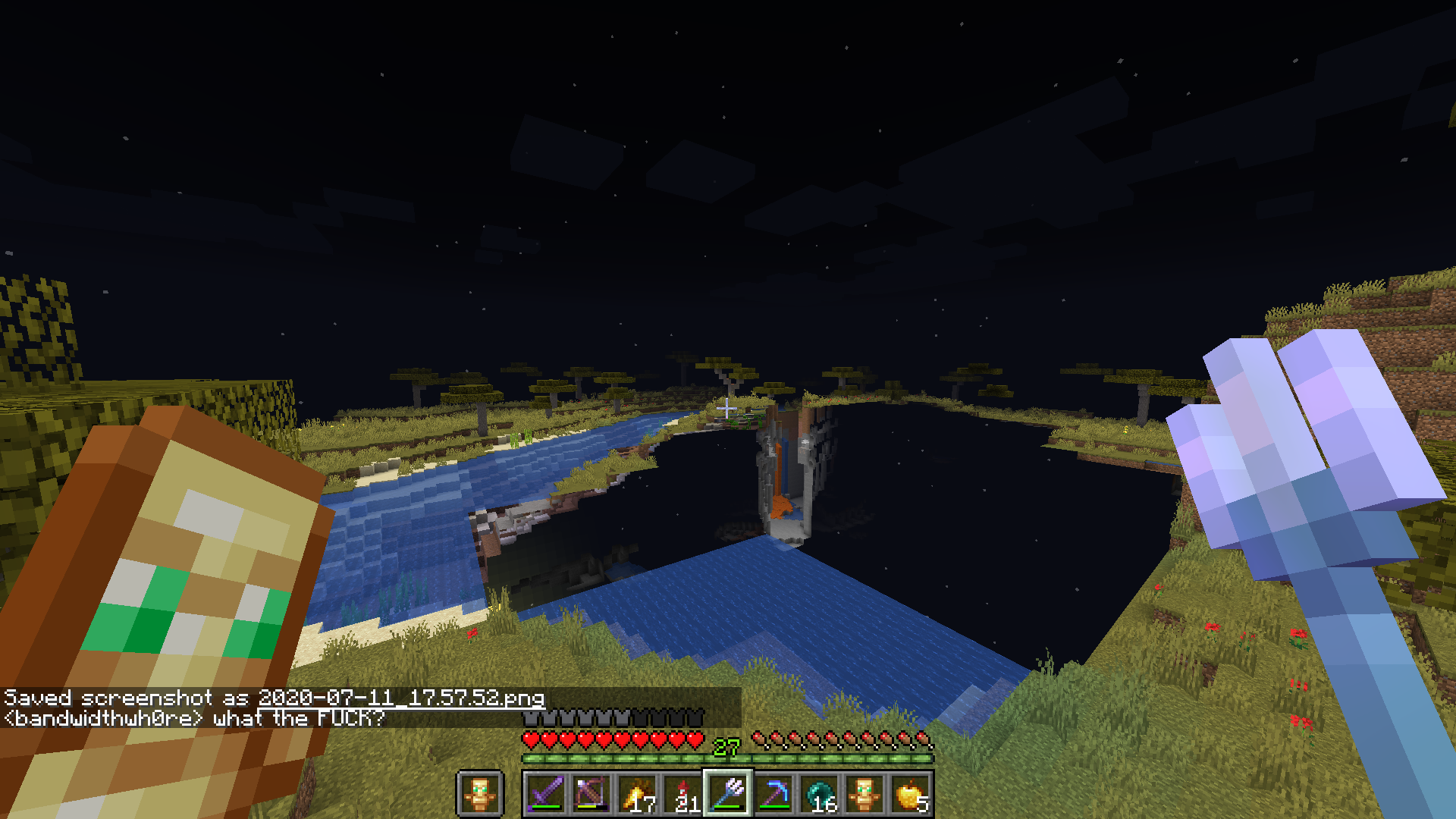Click the crosshair at screen center
The image size is (1456, 819).
(726, 409)
